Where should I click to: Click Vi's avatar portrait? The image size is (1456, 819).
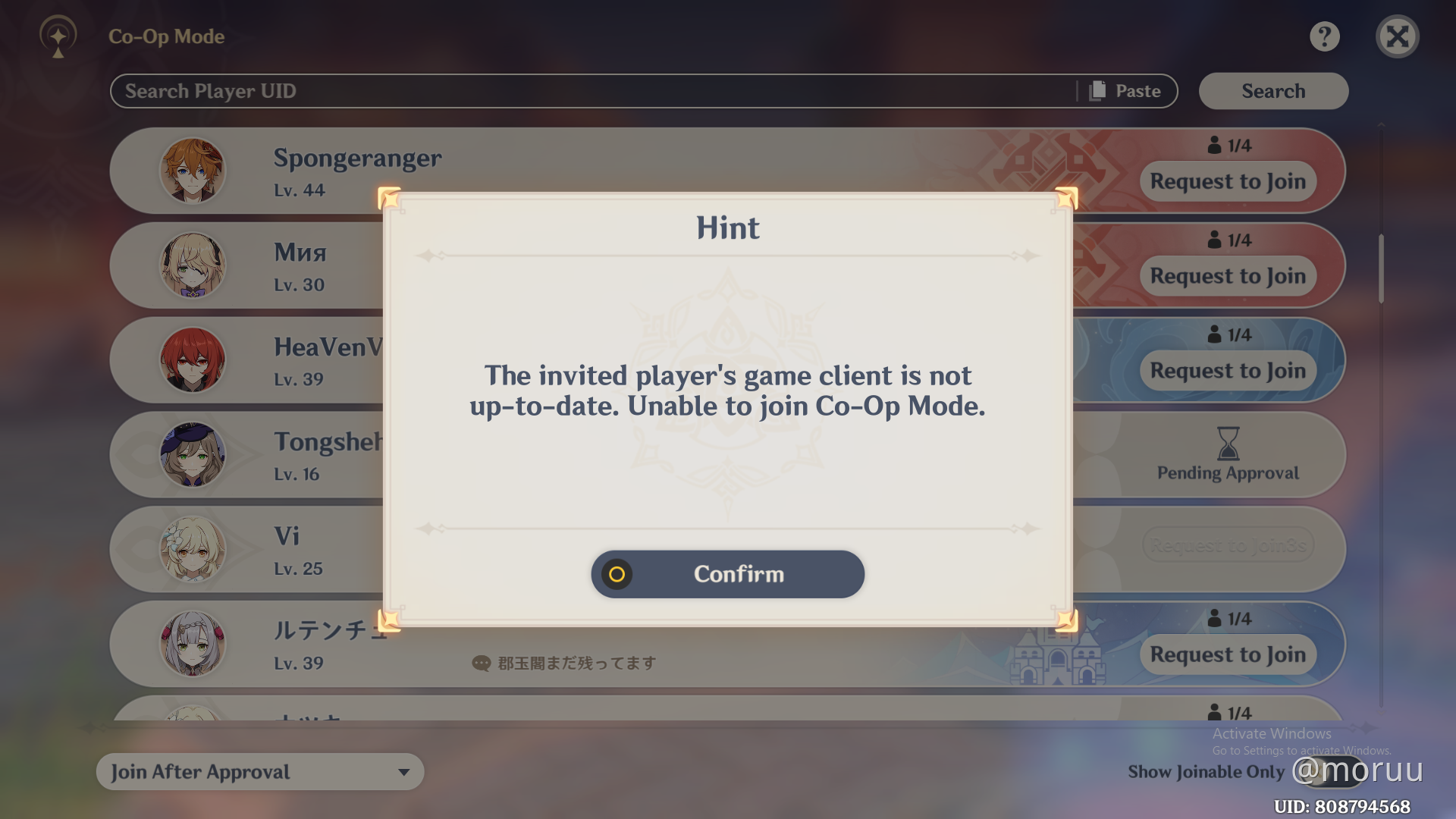pos(193,549)
